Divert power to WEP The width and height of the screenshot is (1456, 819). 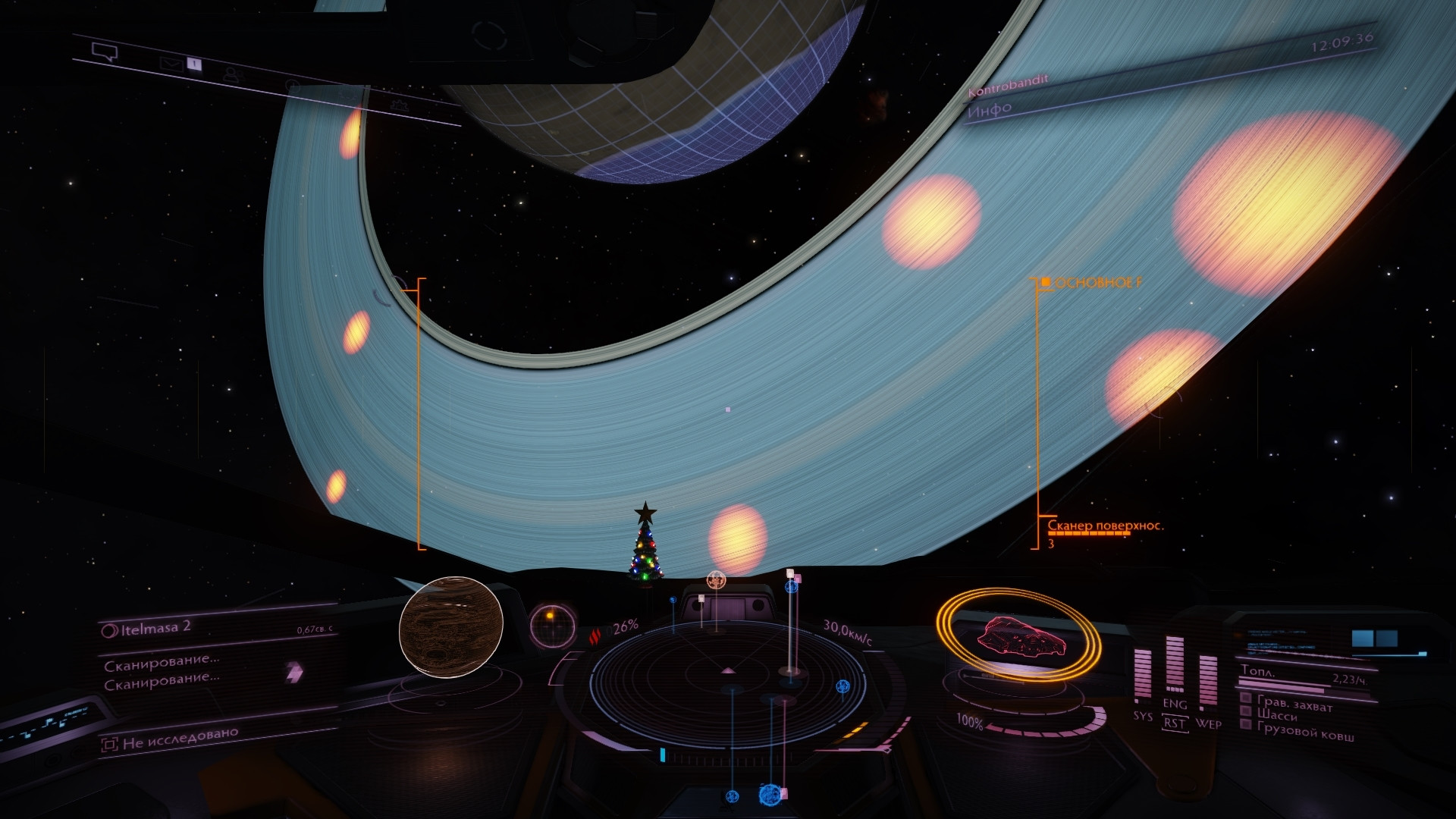1209,723
